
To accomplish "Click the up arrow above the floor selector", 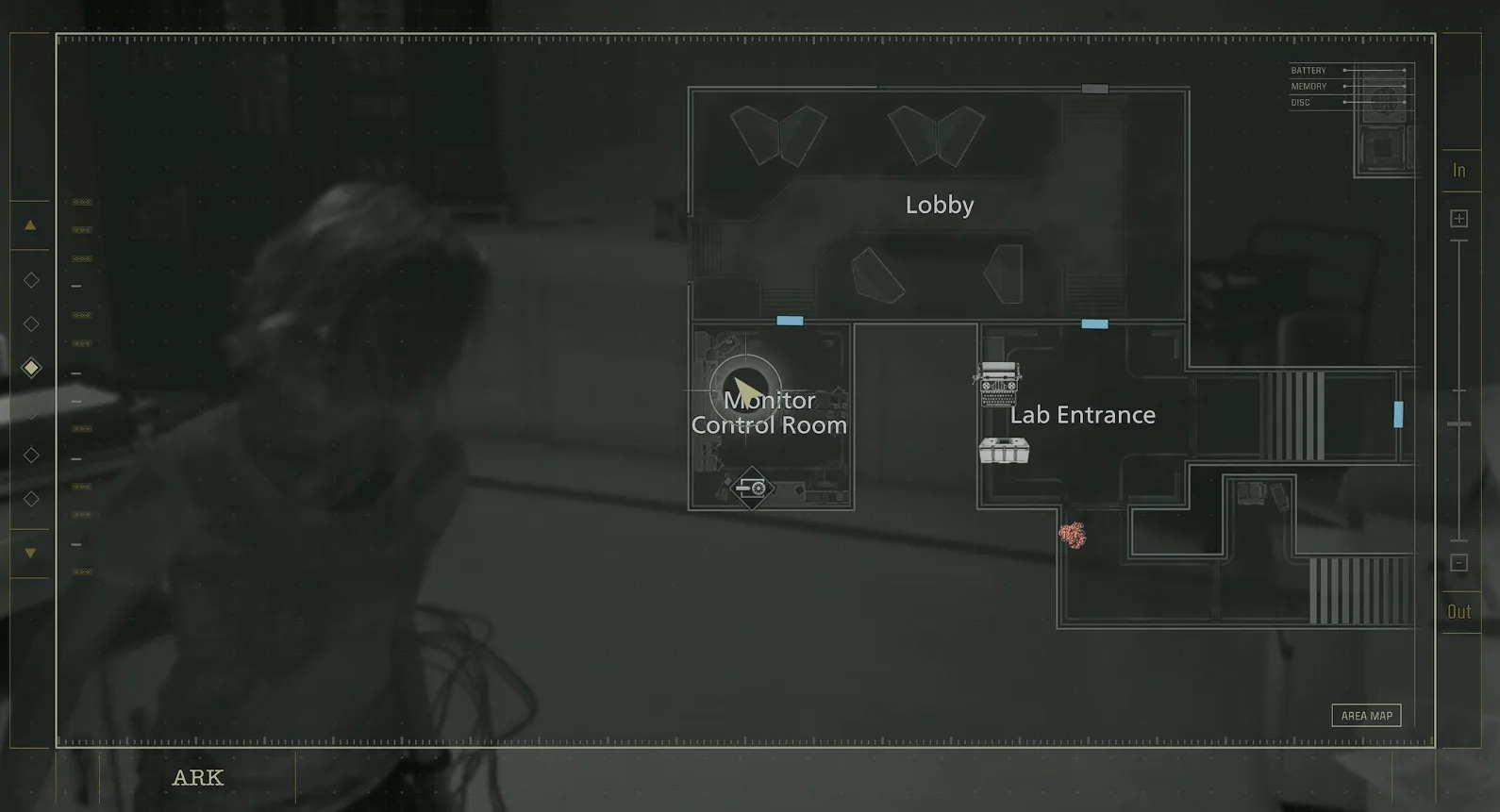I will tap(29, 225).
